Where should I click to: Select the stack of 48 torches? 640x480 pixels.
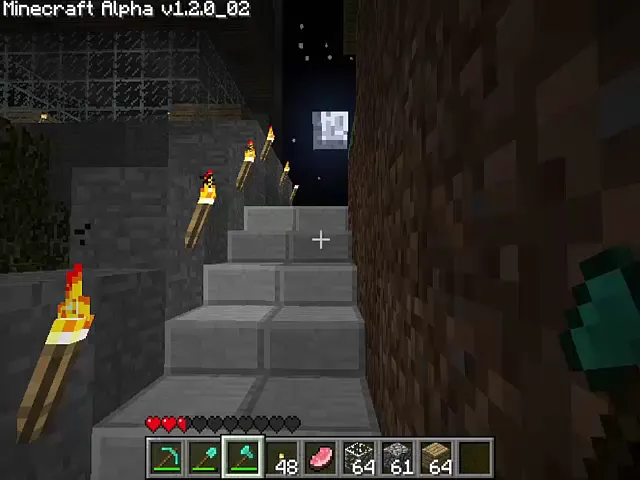click(x=282, y=458)
